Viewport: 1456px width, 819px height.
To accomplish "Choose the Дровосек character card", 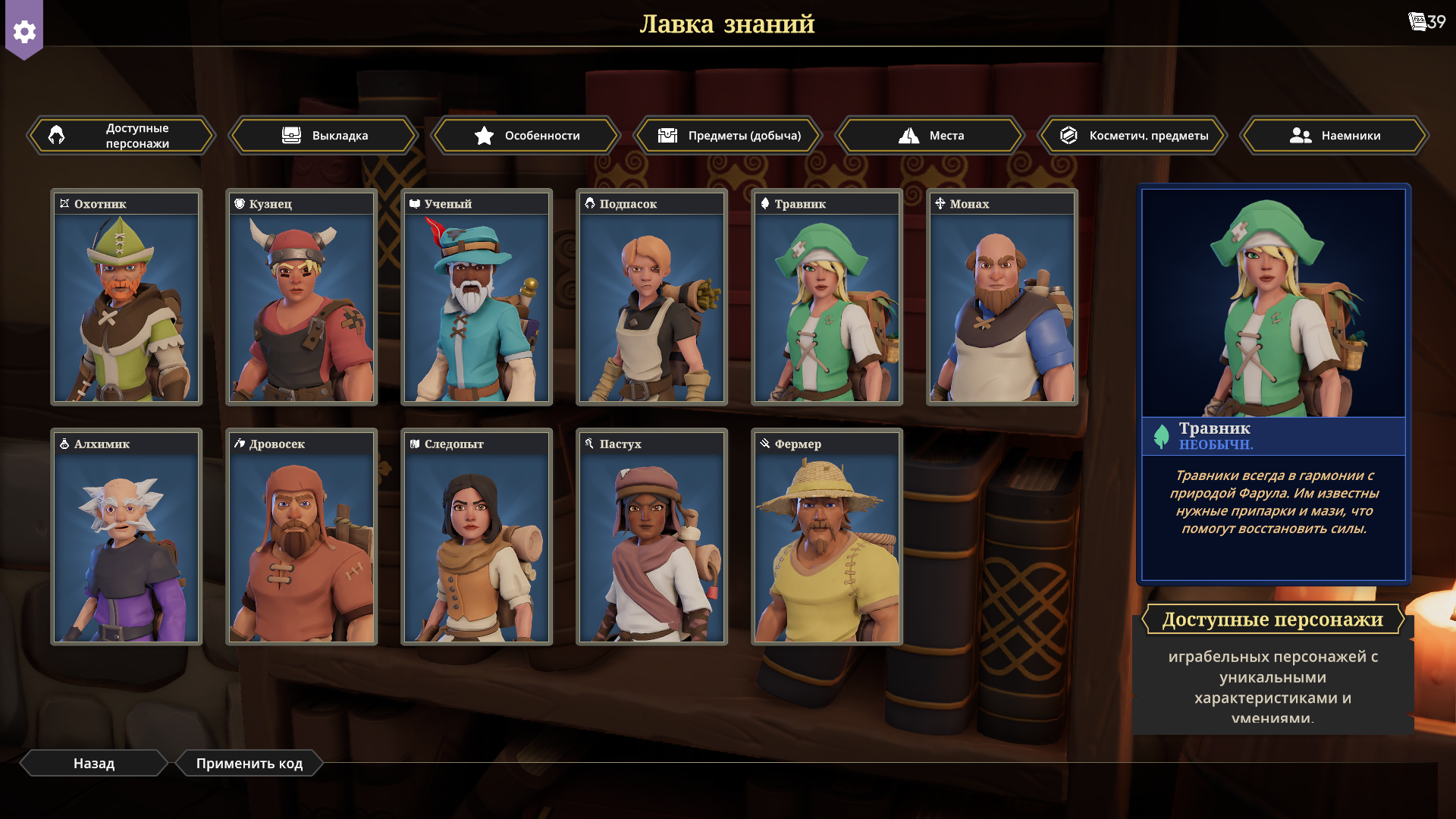I will [302, 537].
